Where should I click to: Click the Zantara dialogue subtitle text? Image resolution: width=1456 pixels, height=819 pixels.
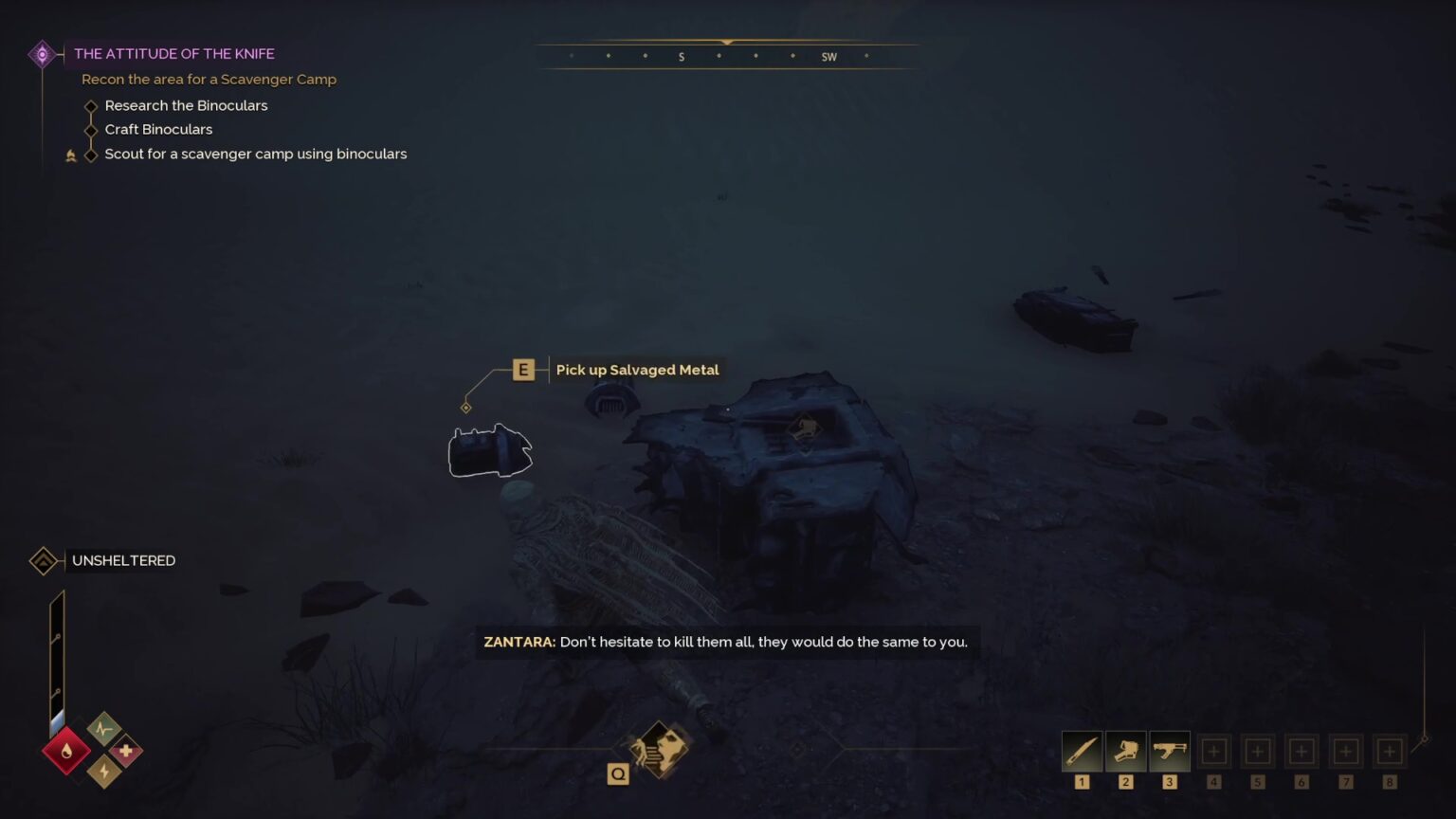coord(723,642)
